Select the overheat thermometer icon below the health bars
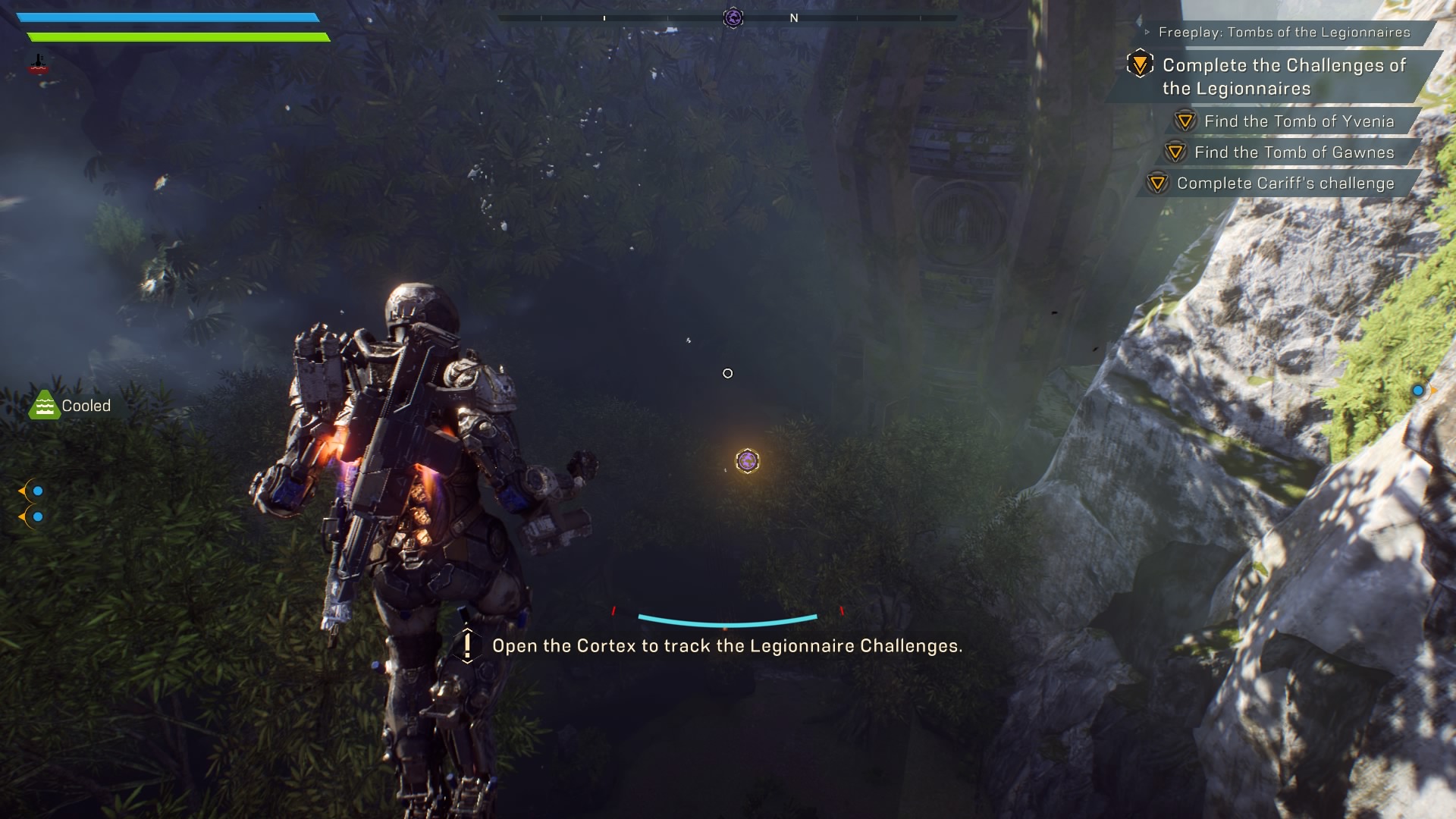The image size is (1456, 819). coord(36,64)
